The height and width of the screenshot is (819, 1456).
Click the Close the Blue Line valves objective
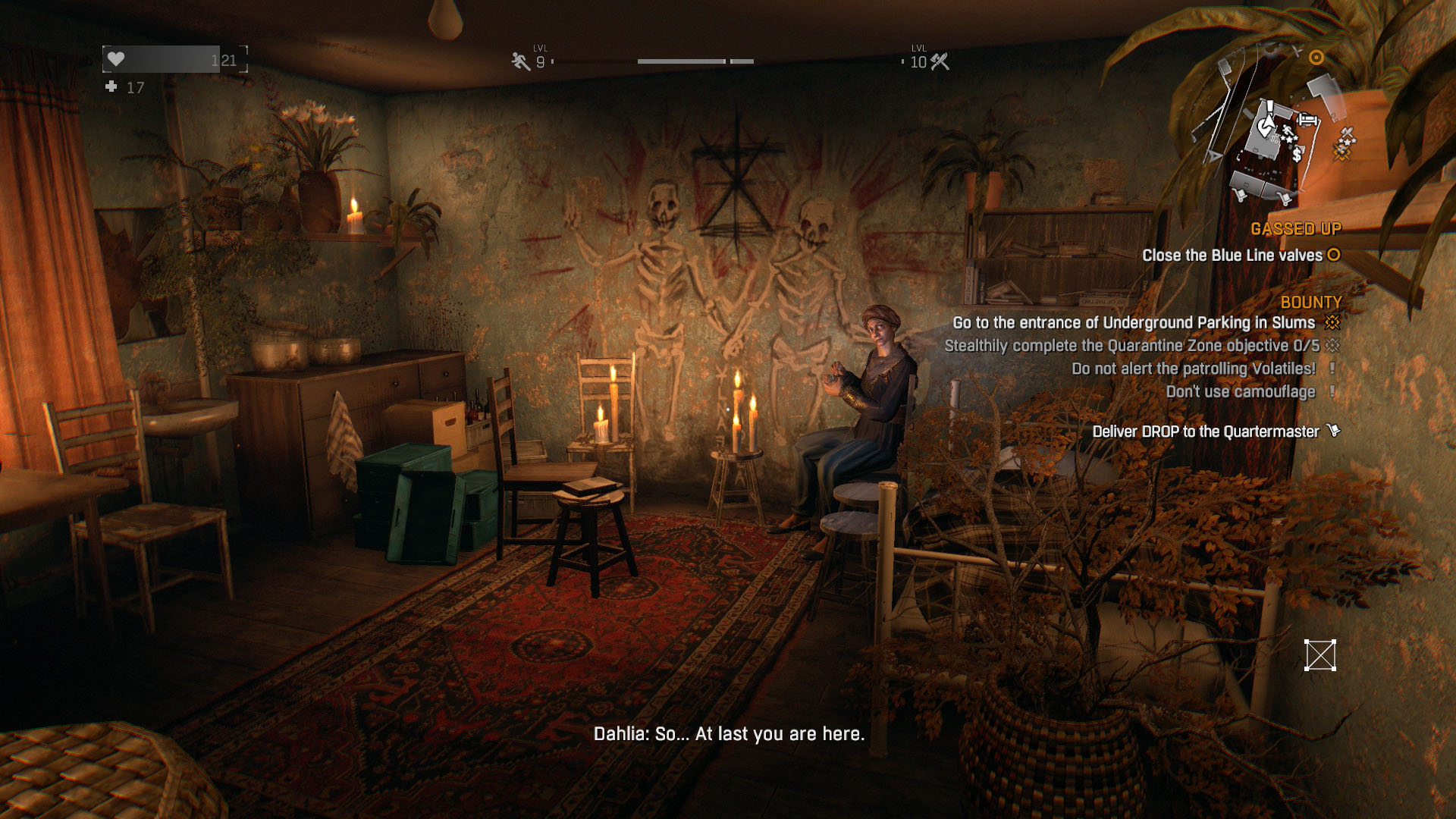pyautogui.click(x=1232, y=256)
